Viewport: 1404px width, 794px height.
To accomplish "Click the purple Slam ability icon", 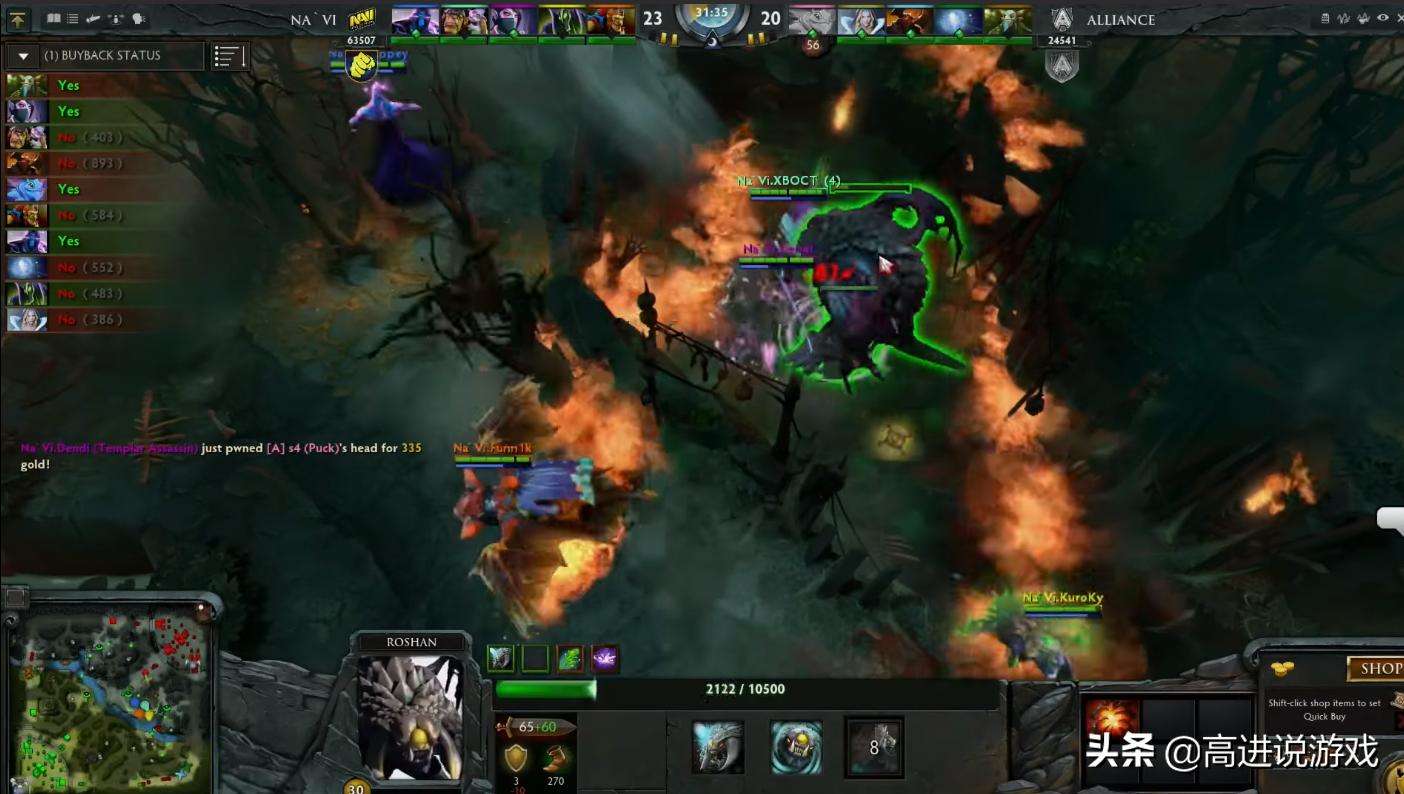I will [x=603, y=659].
